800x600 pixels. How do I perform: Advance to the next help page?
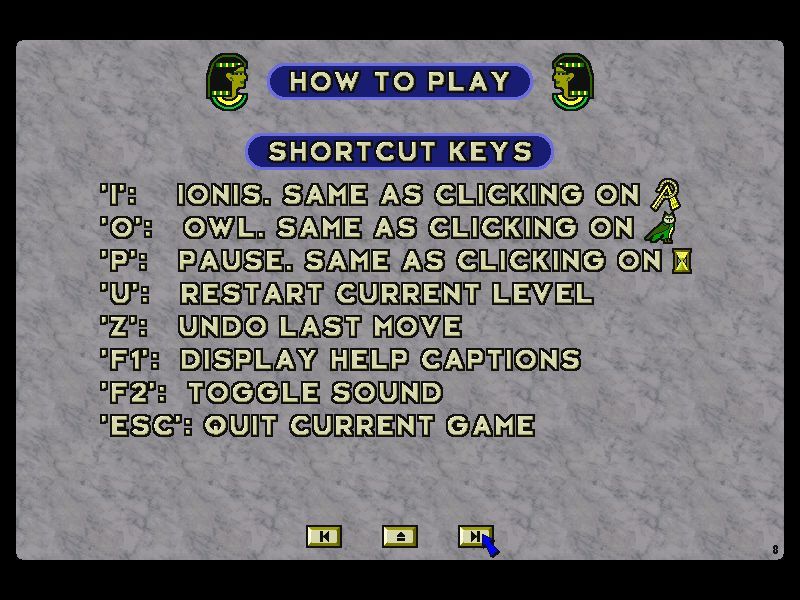[473, 537]
